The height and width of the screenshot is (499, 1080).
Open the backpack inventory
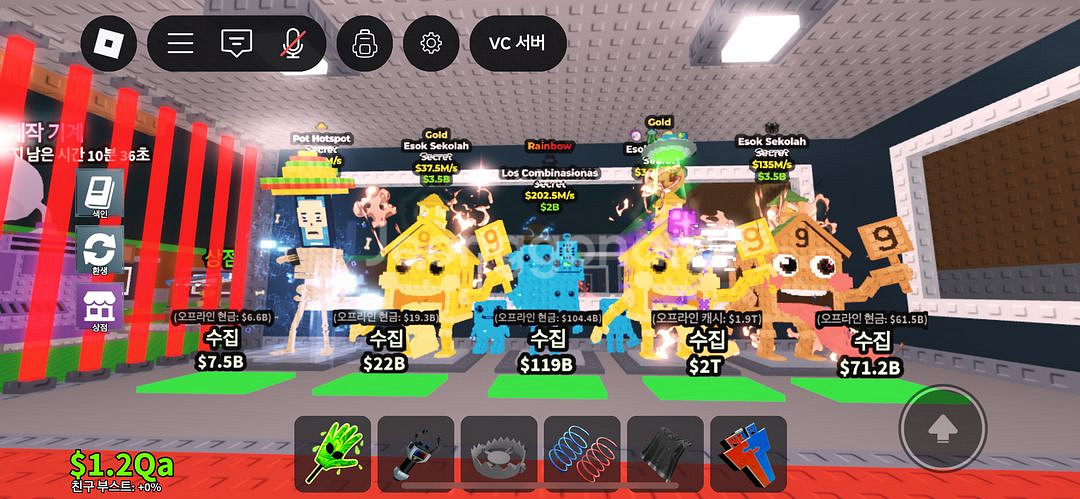pos(364,44)
